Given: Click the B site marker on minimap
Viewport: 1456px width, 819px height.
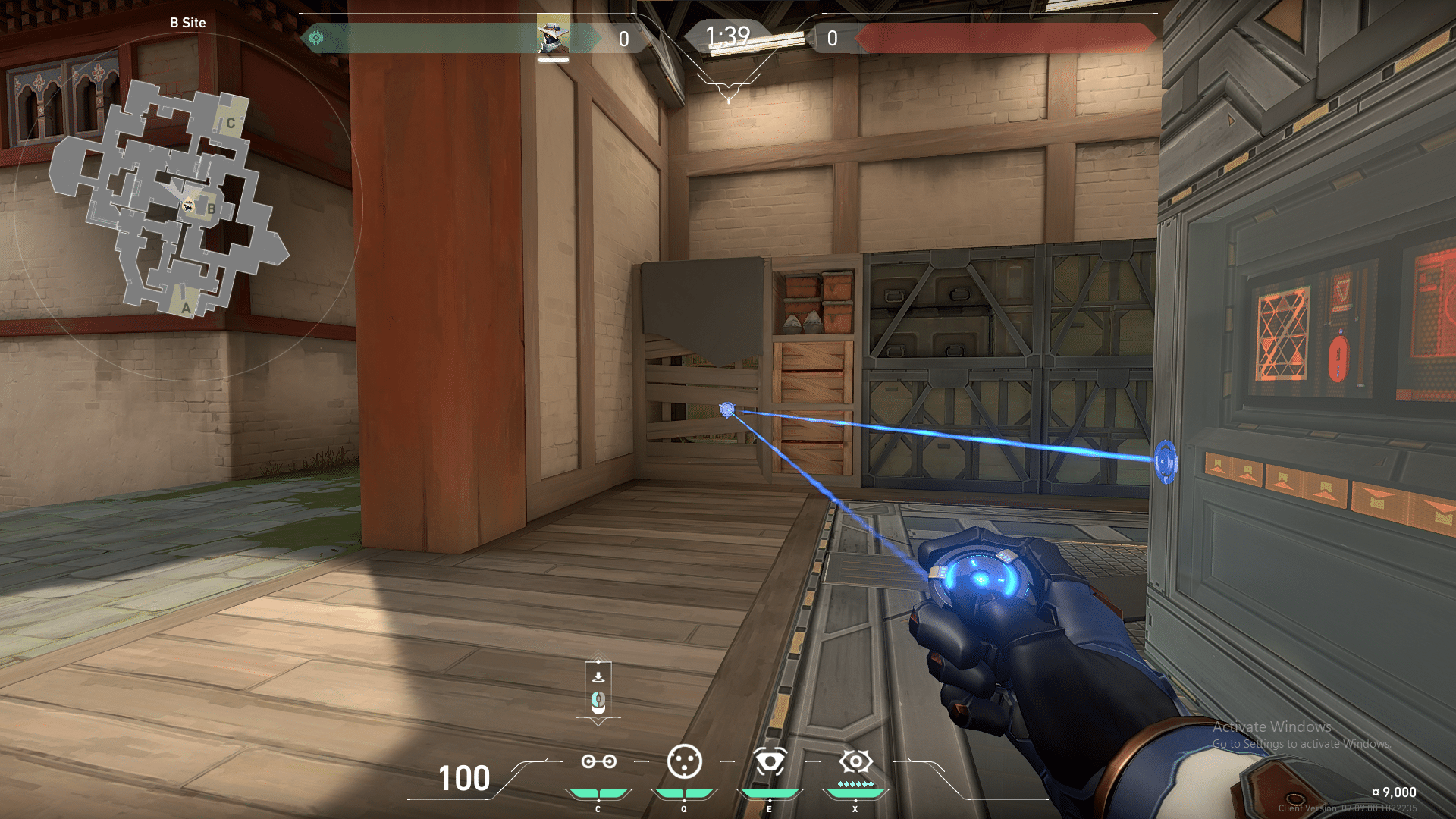Looking at the screenshot, I should coord(212,209).
